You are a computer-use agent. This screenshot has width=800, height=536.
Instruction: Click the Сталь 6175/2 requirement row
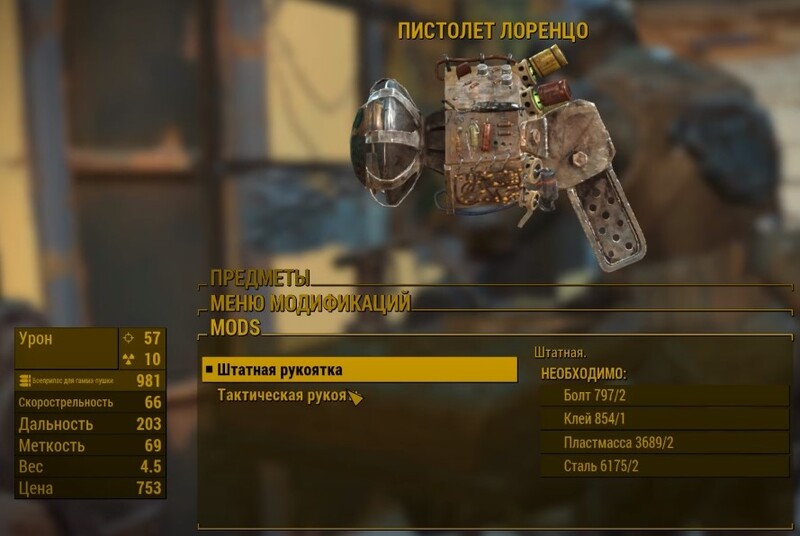[664, 467]
